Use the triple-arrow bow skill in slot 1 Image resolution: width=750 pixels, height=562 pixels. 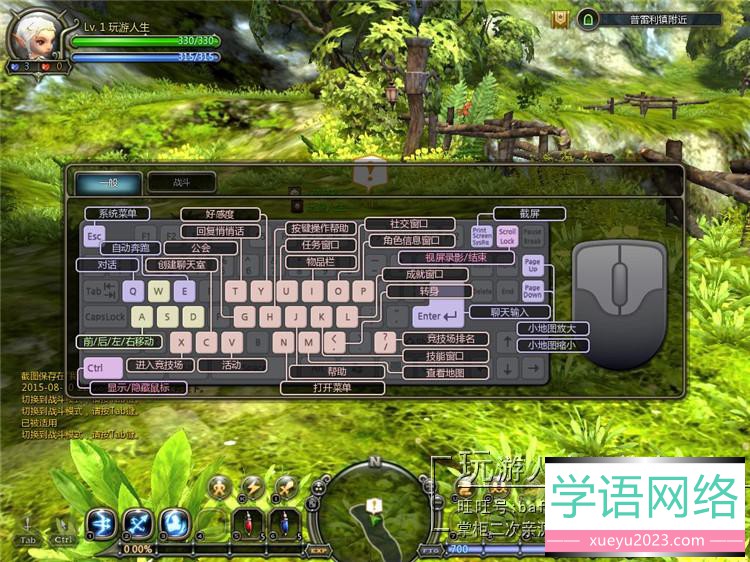tap(101, 522)
